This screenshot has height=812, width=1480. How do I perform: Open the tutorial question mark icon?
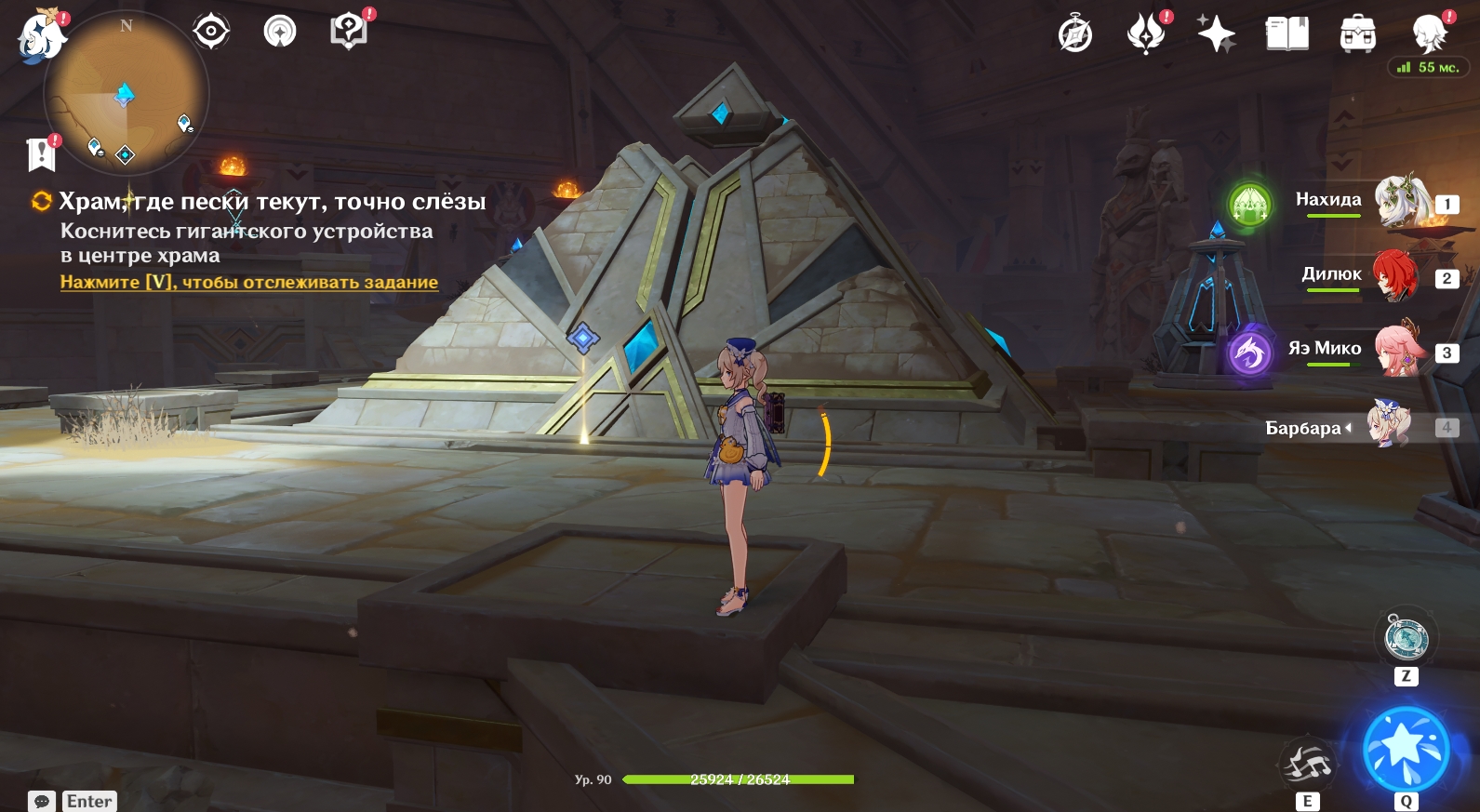tap(349, 32)
